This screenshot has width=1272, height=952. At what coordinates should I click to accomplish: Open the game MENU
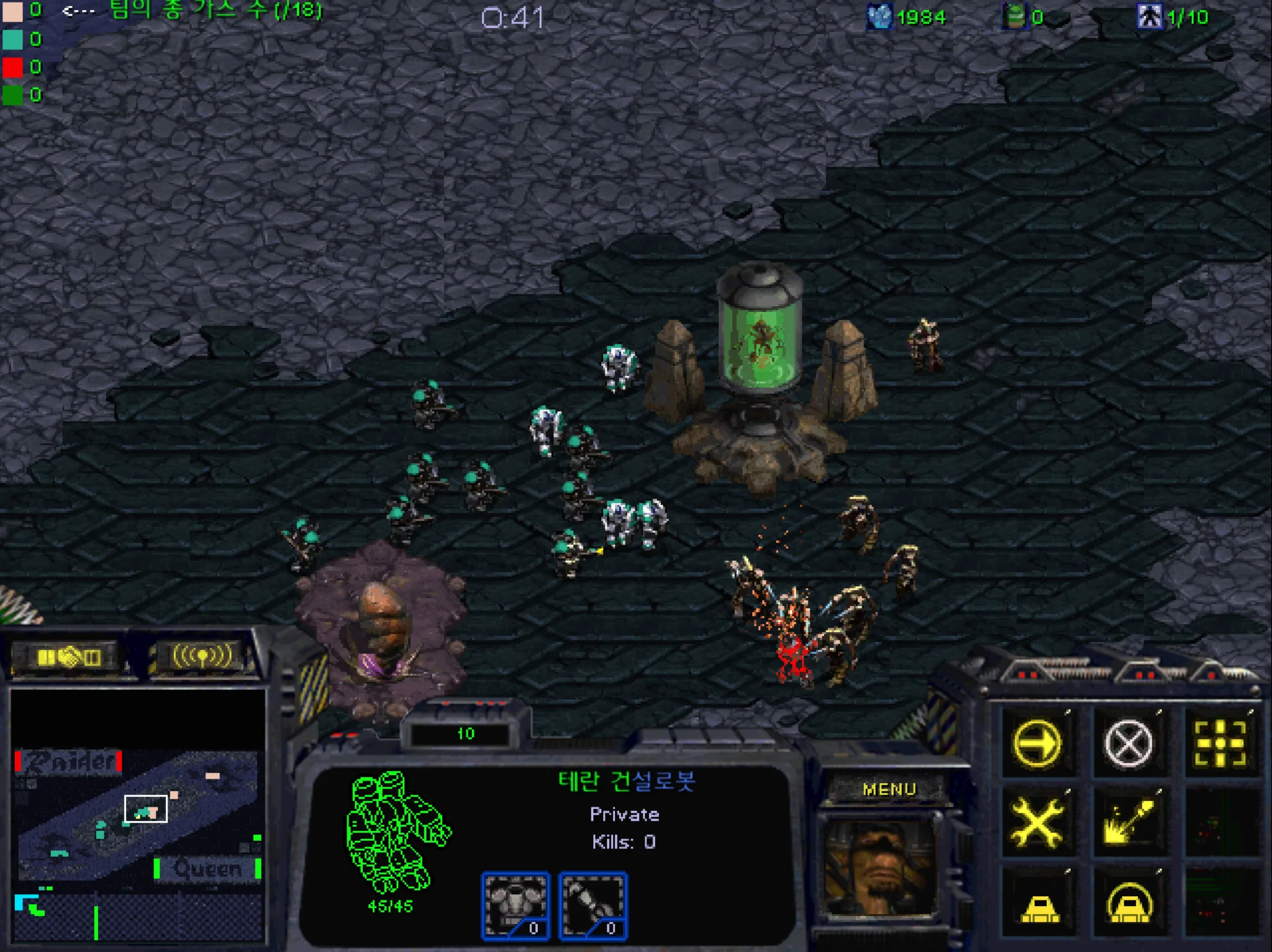click(889, 789)
